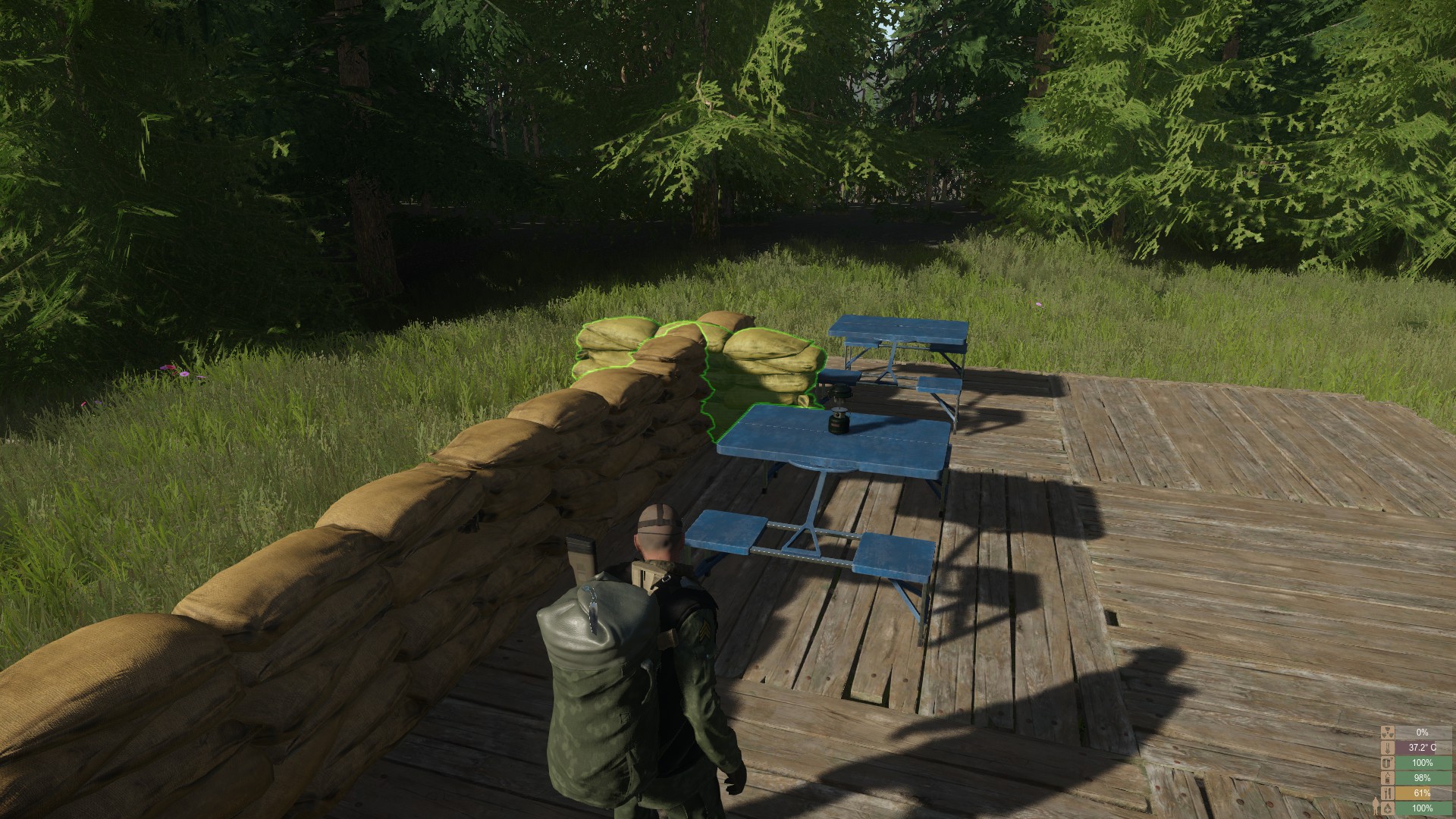
Task: Click the radiation hazard status icon
Action: coord(1388,733)
